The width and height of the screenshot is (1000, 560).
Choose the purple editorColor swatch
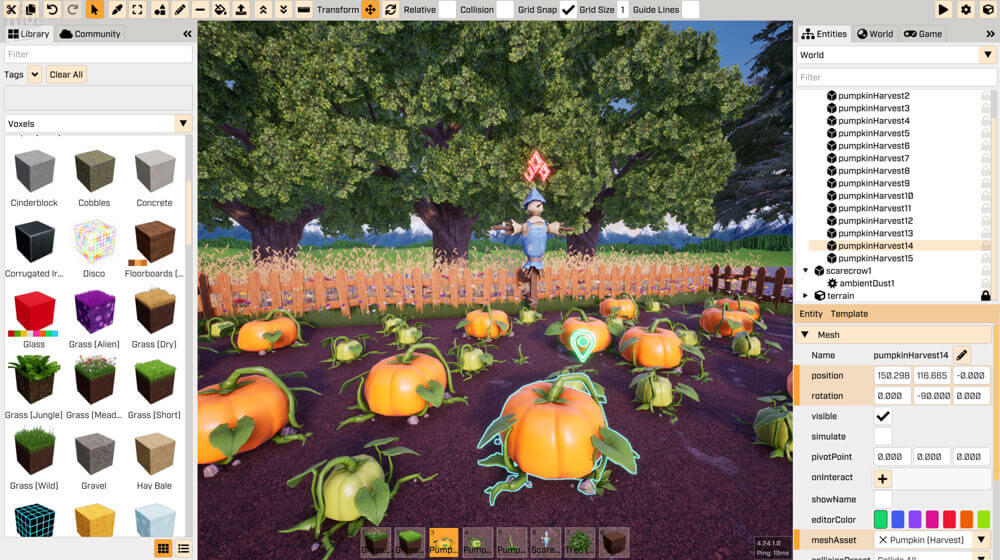coord(915,519)
